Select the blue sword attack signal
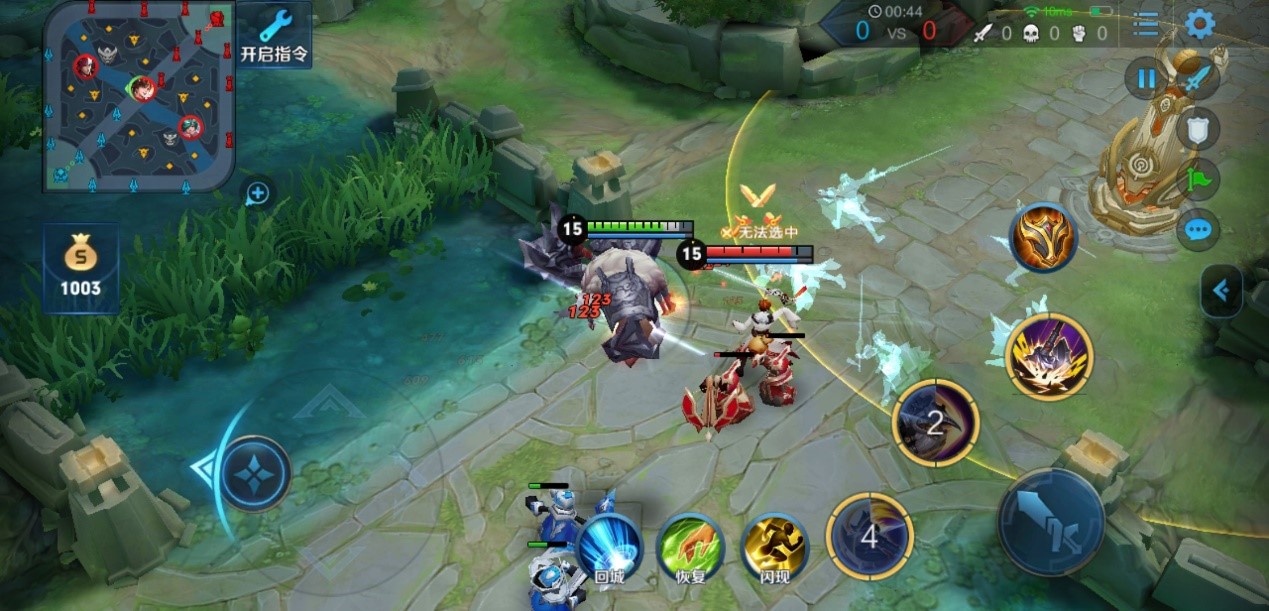Screen dimensions: 1269x611 (1198, 78)
